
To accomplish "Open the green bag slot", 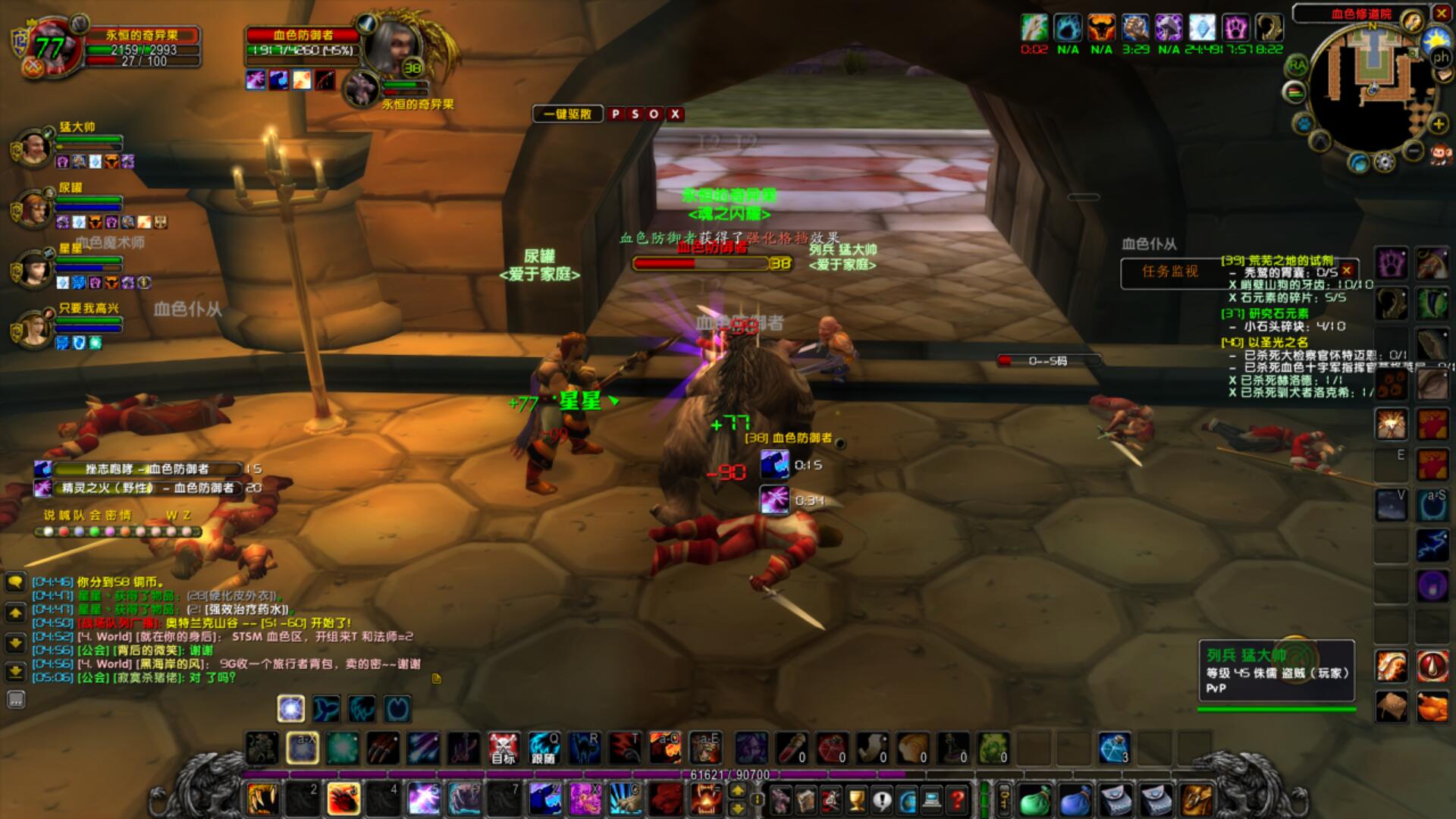I will (x=1034, y=799).
